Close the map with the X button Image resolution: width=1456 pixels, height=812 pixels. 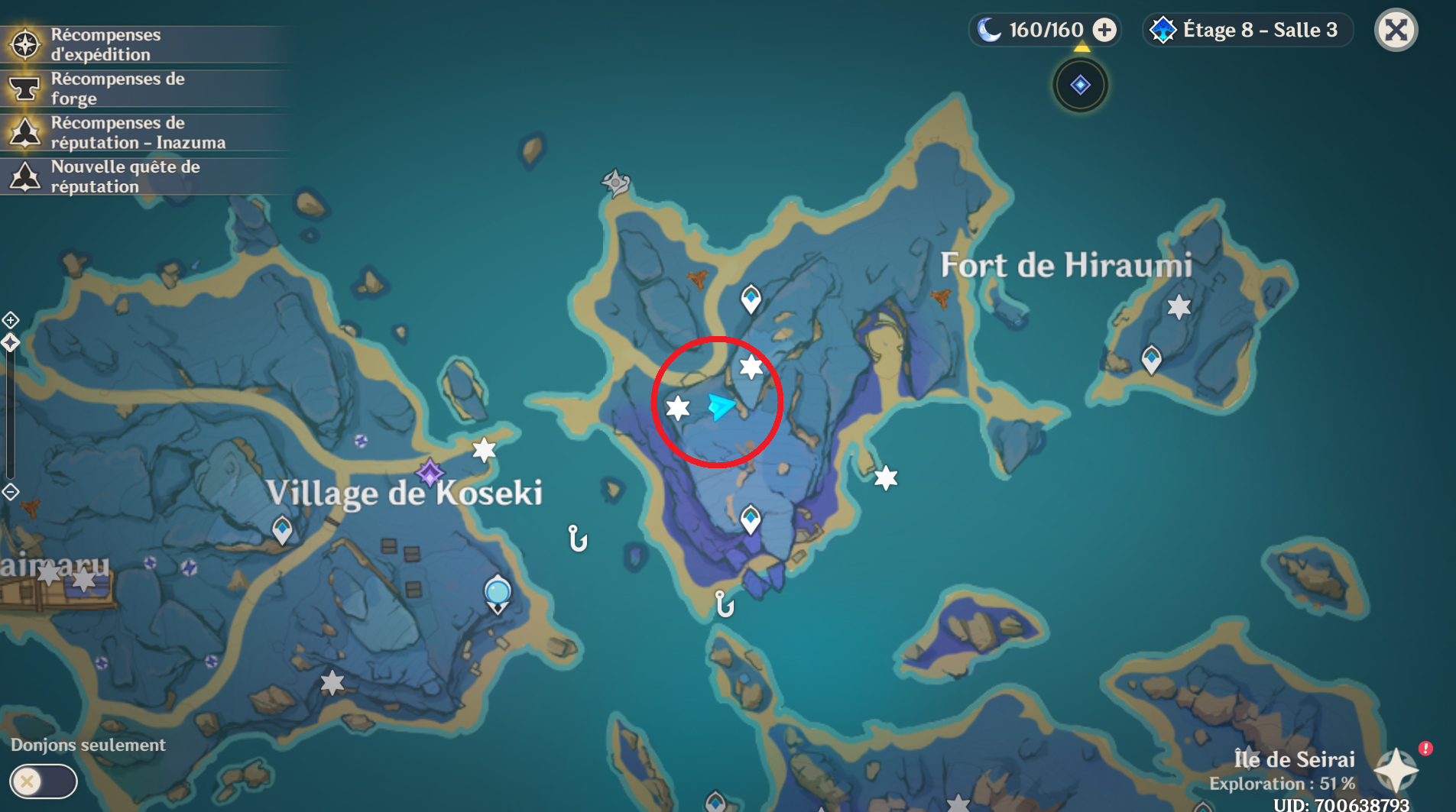(1396, 31)
